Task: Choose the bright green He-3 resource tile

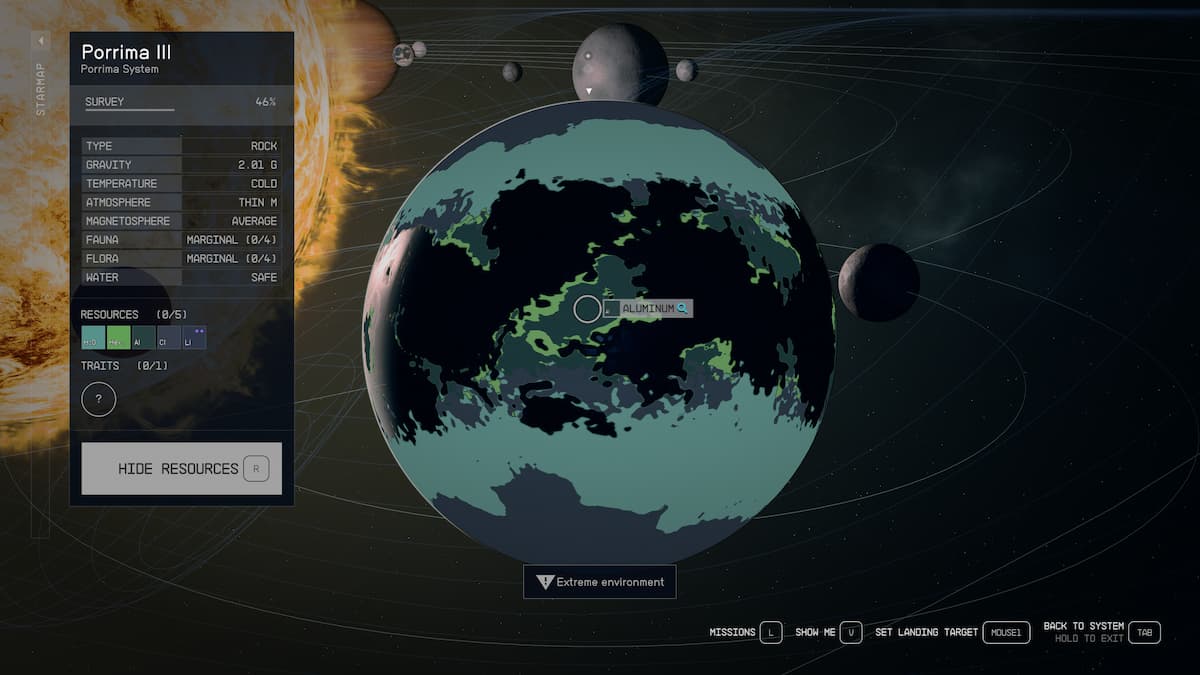Action: tap(118, 338)
